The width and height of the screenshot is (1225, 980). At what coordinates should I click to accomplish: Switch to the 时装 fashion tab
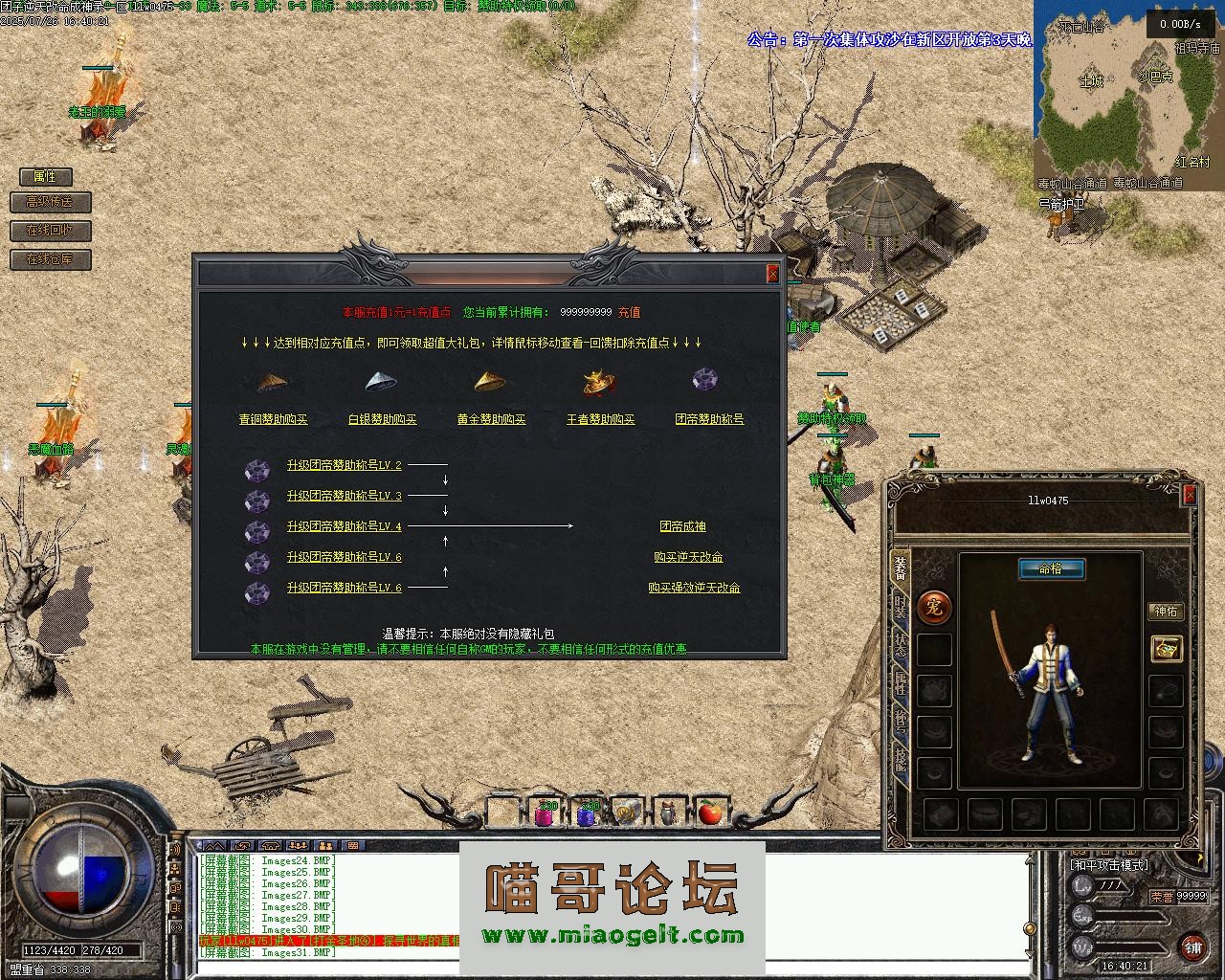(901, 606)
